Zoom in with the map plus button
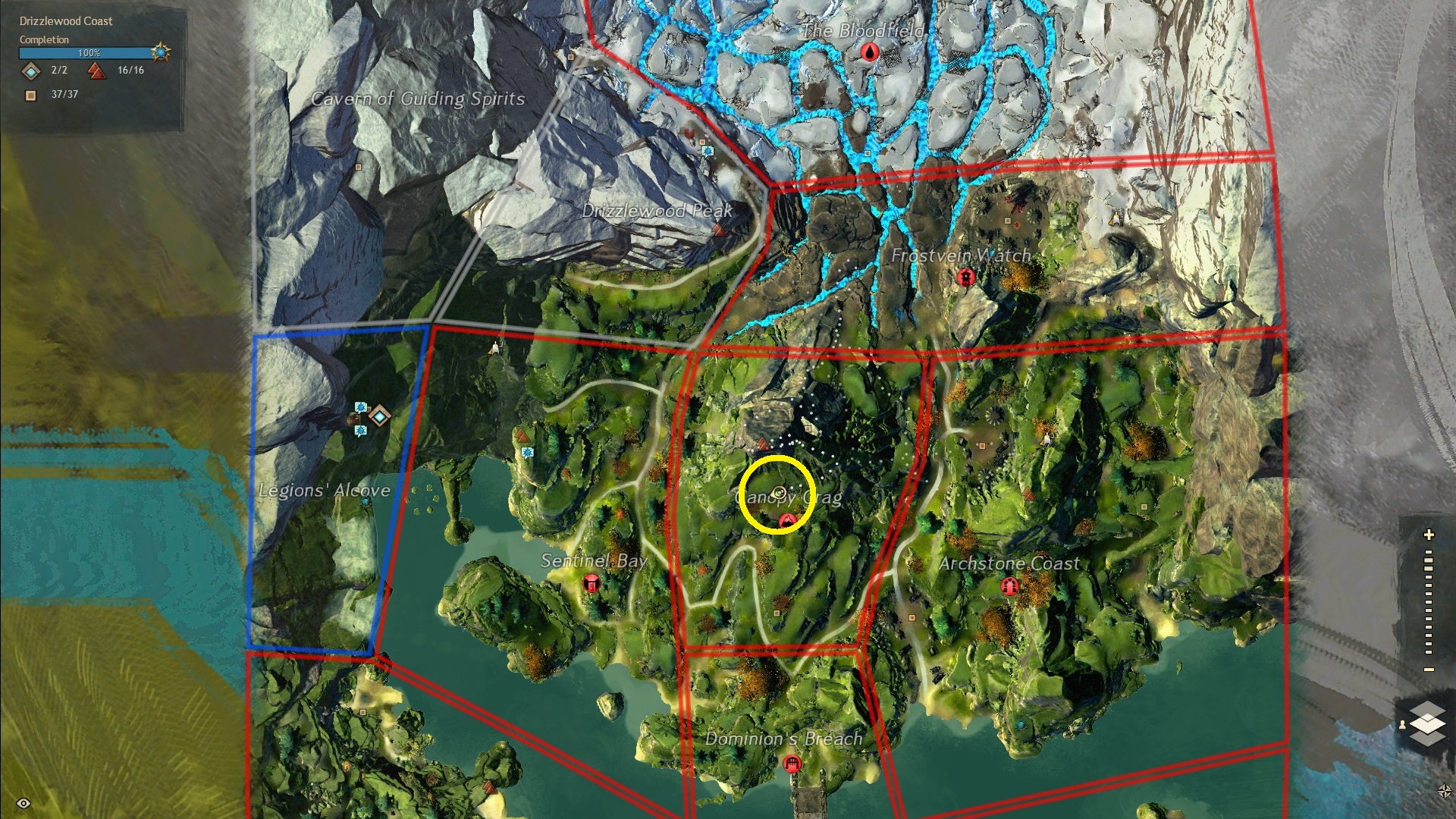Image resolution: width=1456 pixels, height=819 pixels. 1429,535
